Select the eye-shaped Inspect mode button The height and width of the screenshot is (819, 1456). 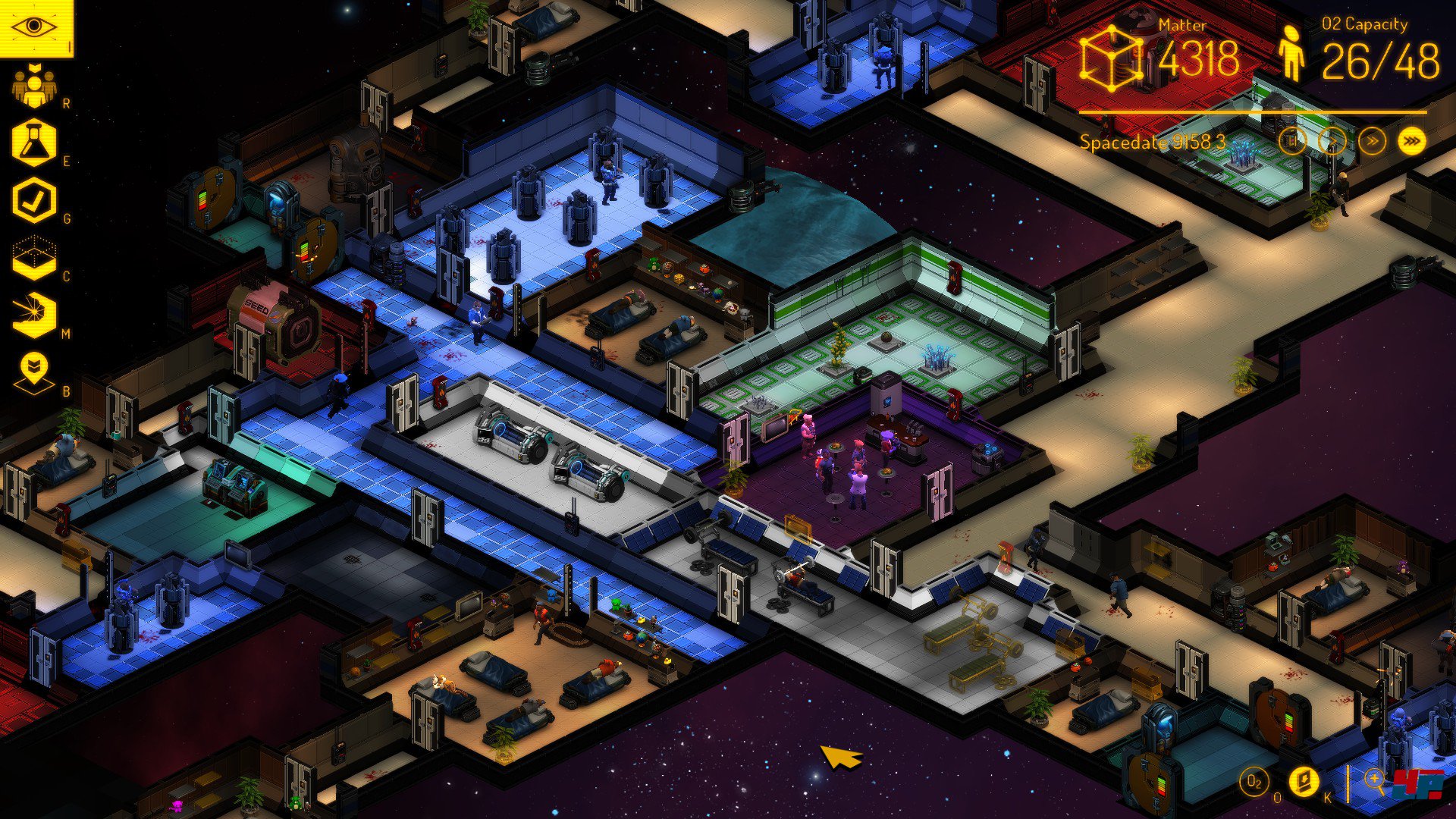click(x=35, y=28)
